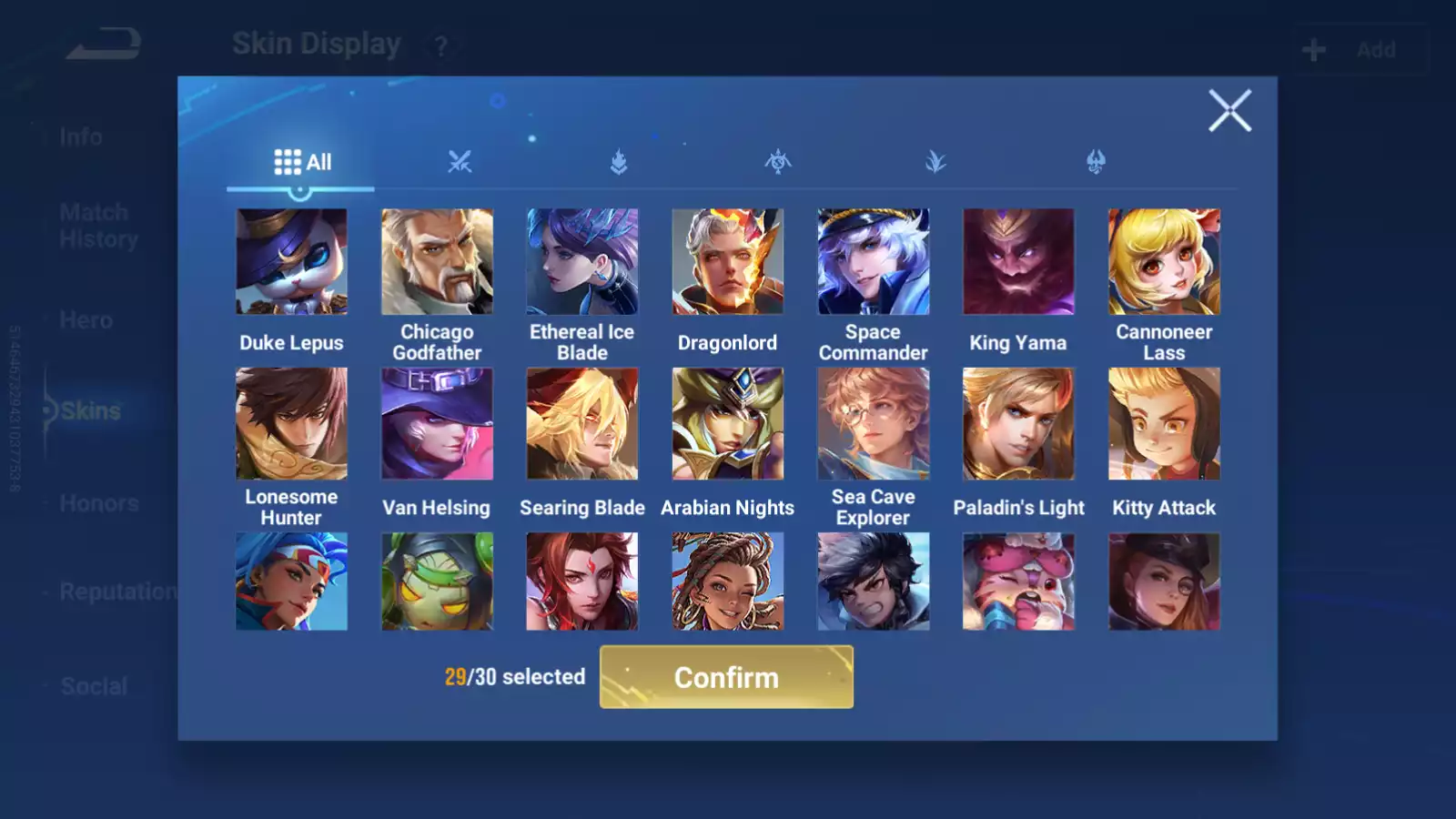
Task: Pick the Arabian Nights skin
Action: [x=727, y=424]
